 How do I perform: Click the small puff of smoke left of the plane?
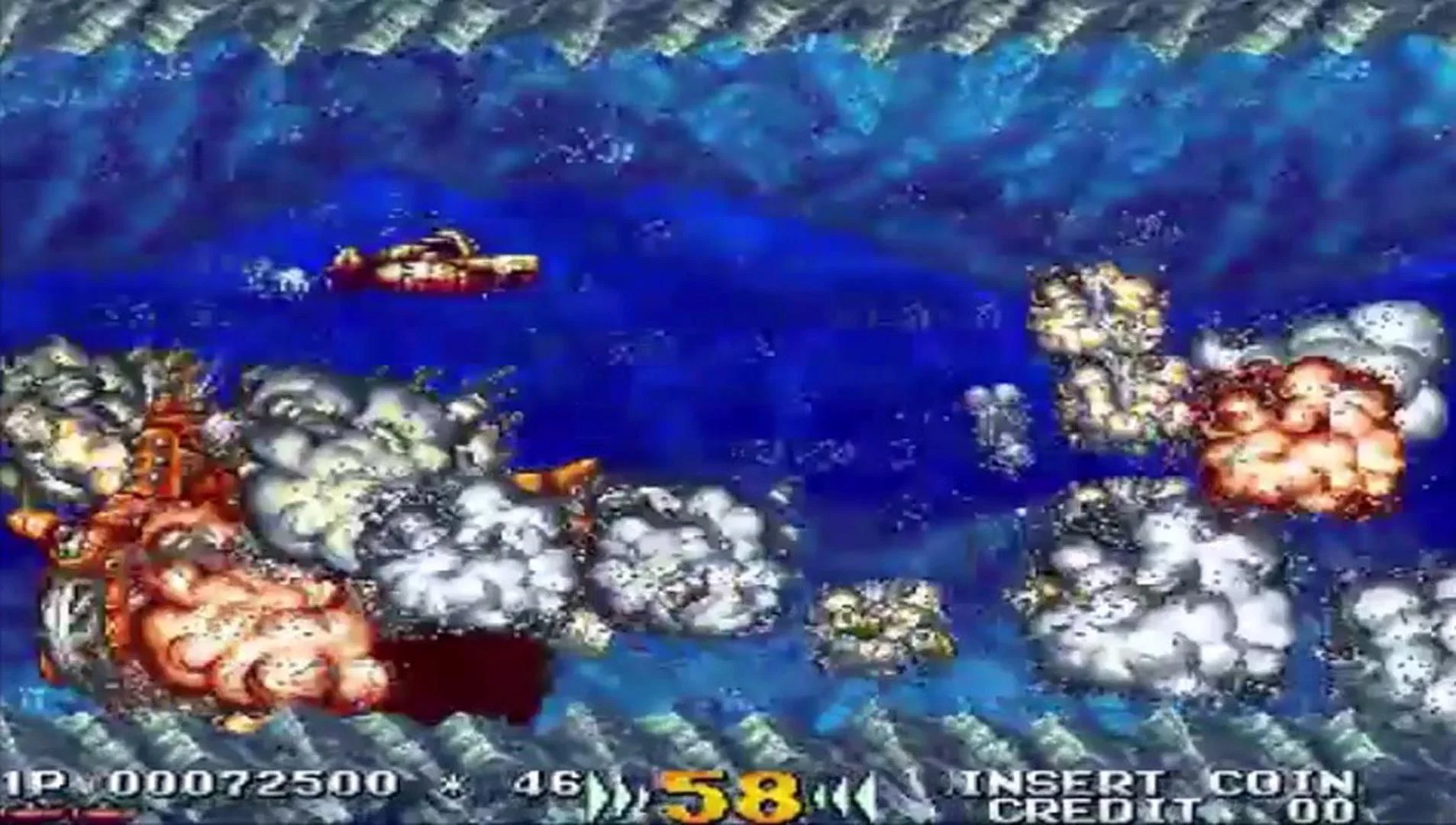282,275
